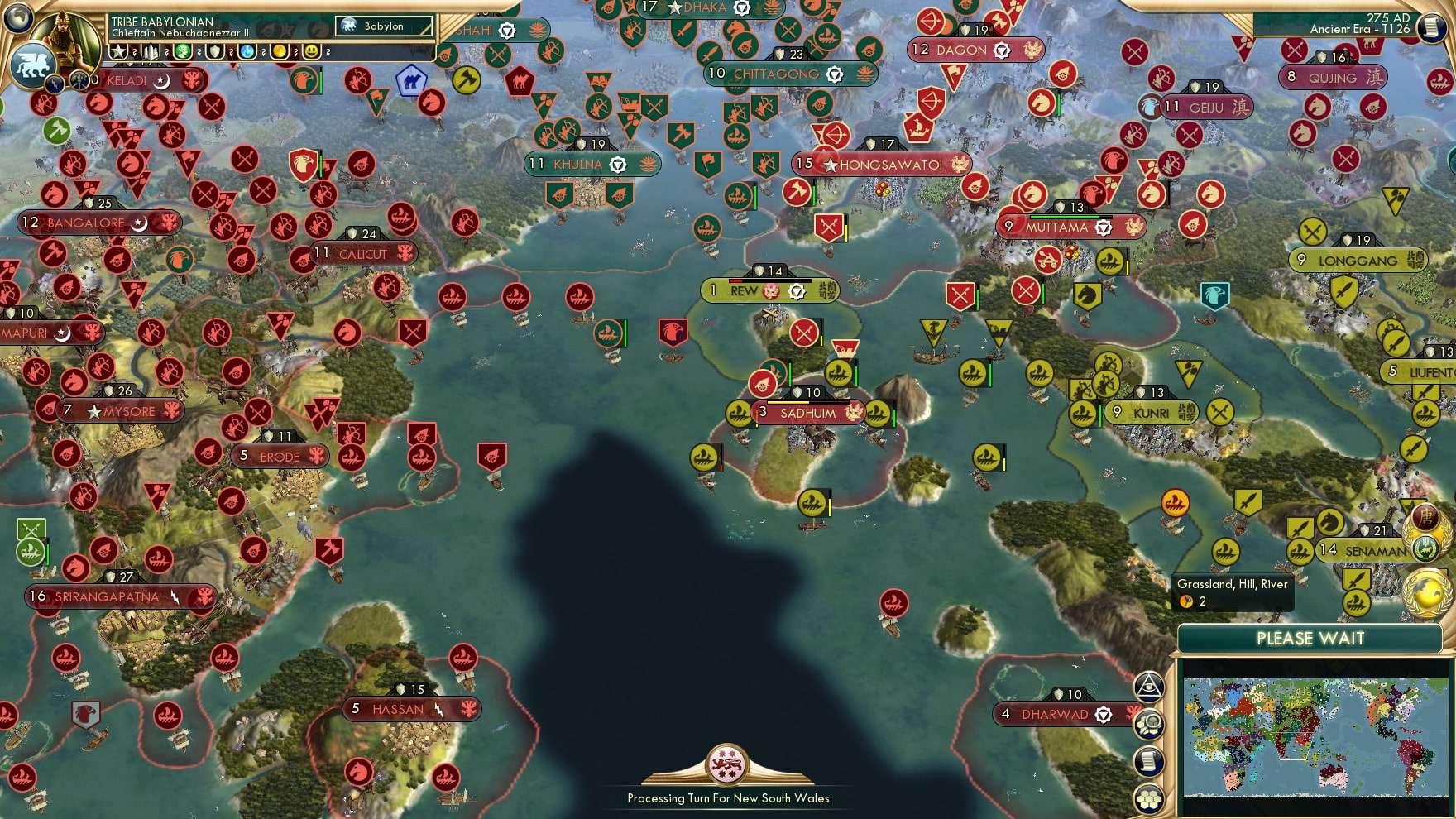Expand the city production icon next to the star

151,51
